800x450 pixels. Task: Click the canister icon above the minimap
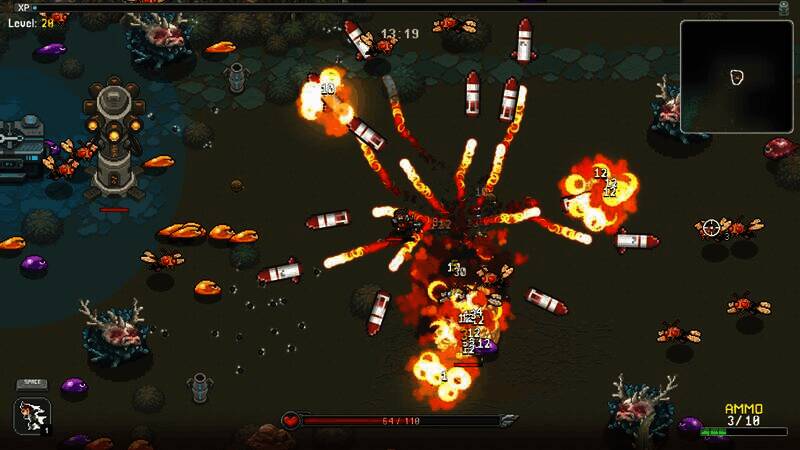[784, 8]
